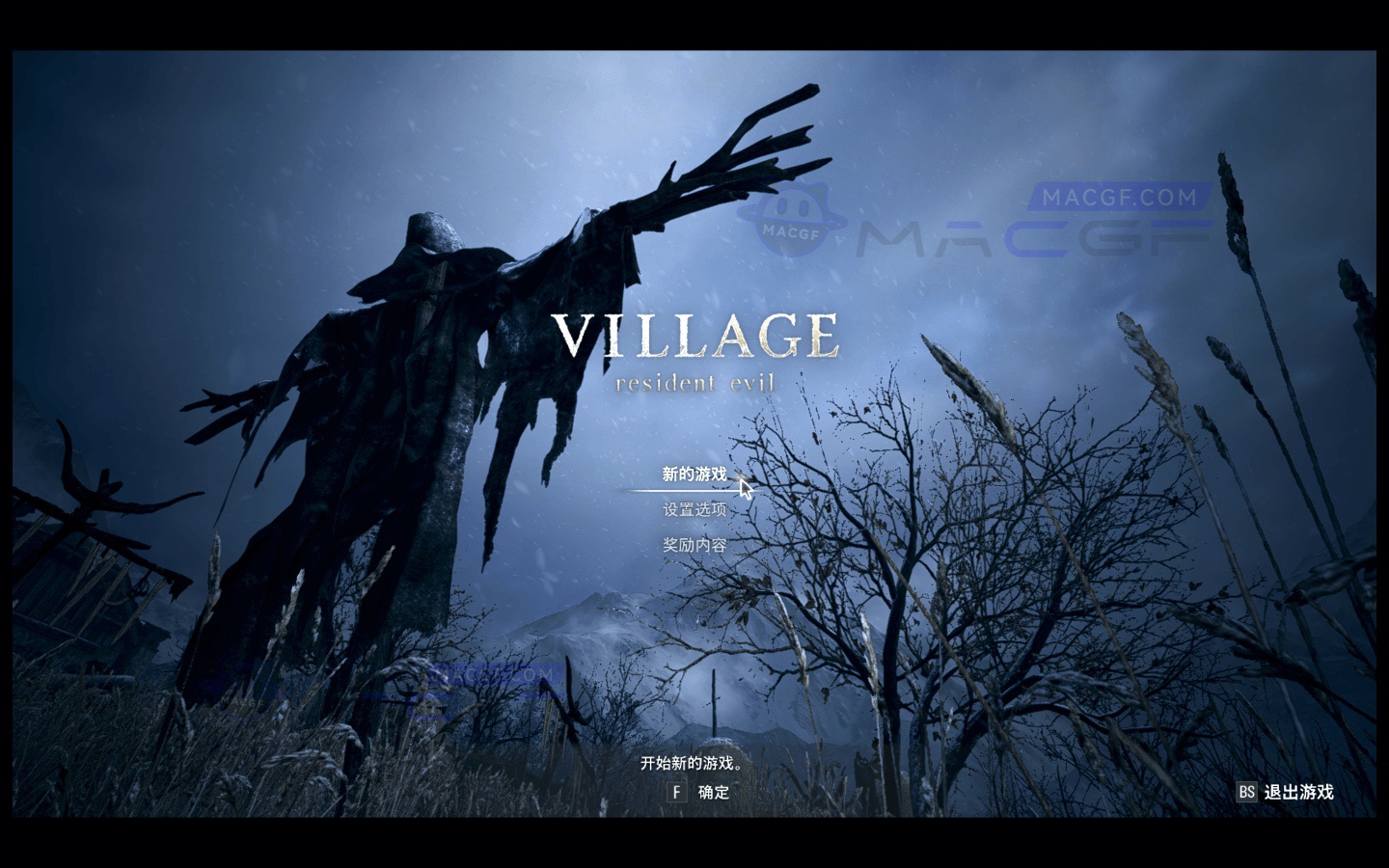This screenshot has width=1389, height=868.
Task: Click the F key confirm icon
Action: coord(678,792)
